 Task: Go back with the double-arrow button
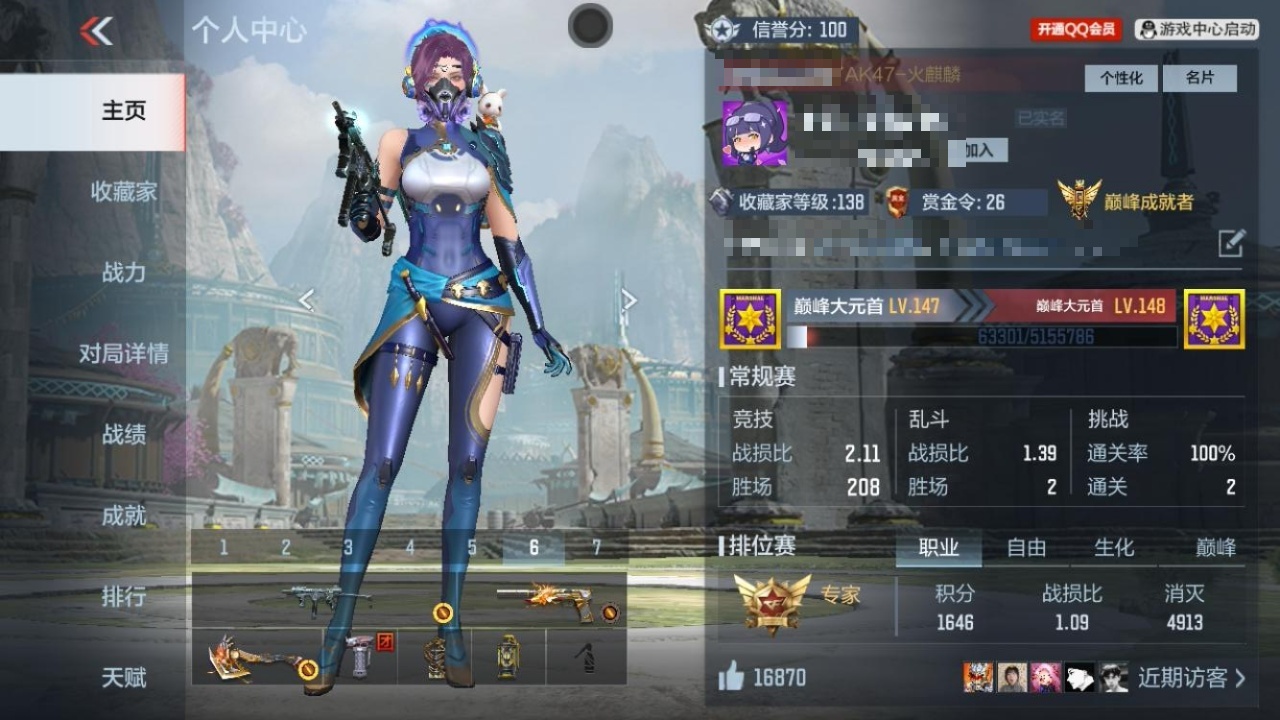pos(97,32)
